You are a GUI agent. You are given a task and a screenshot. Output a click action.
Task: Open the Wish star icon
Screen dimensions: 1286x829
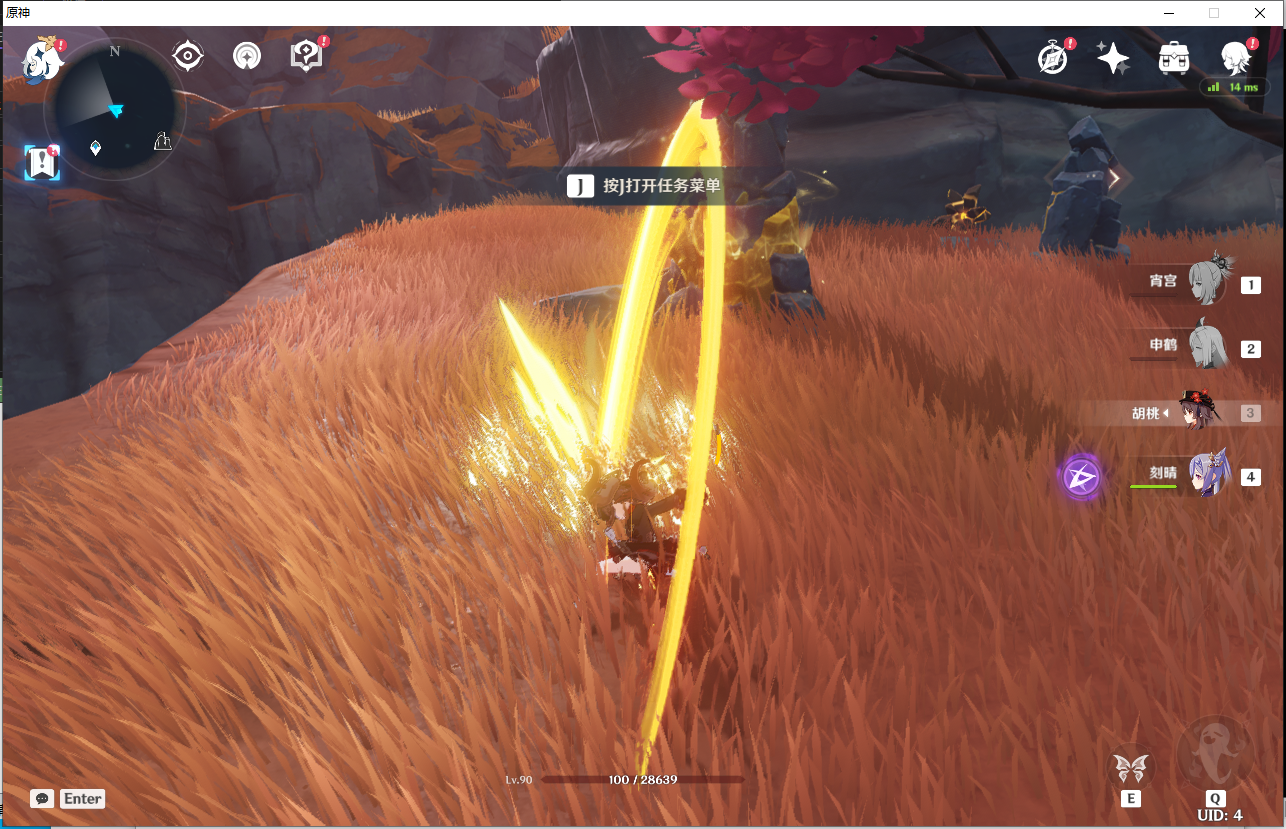pyautogui.click(x=1113, y=58)
